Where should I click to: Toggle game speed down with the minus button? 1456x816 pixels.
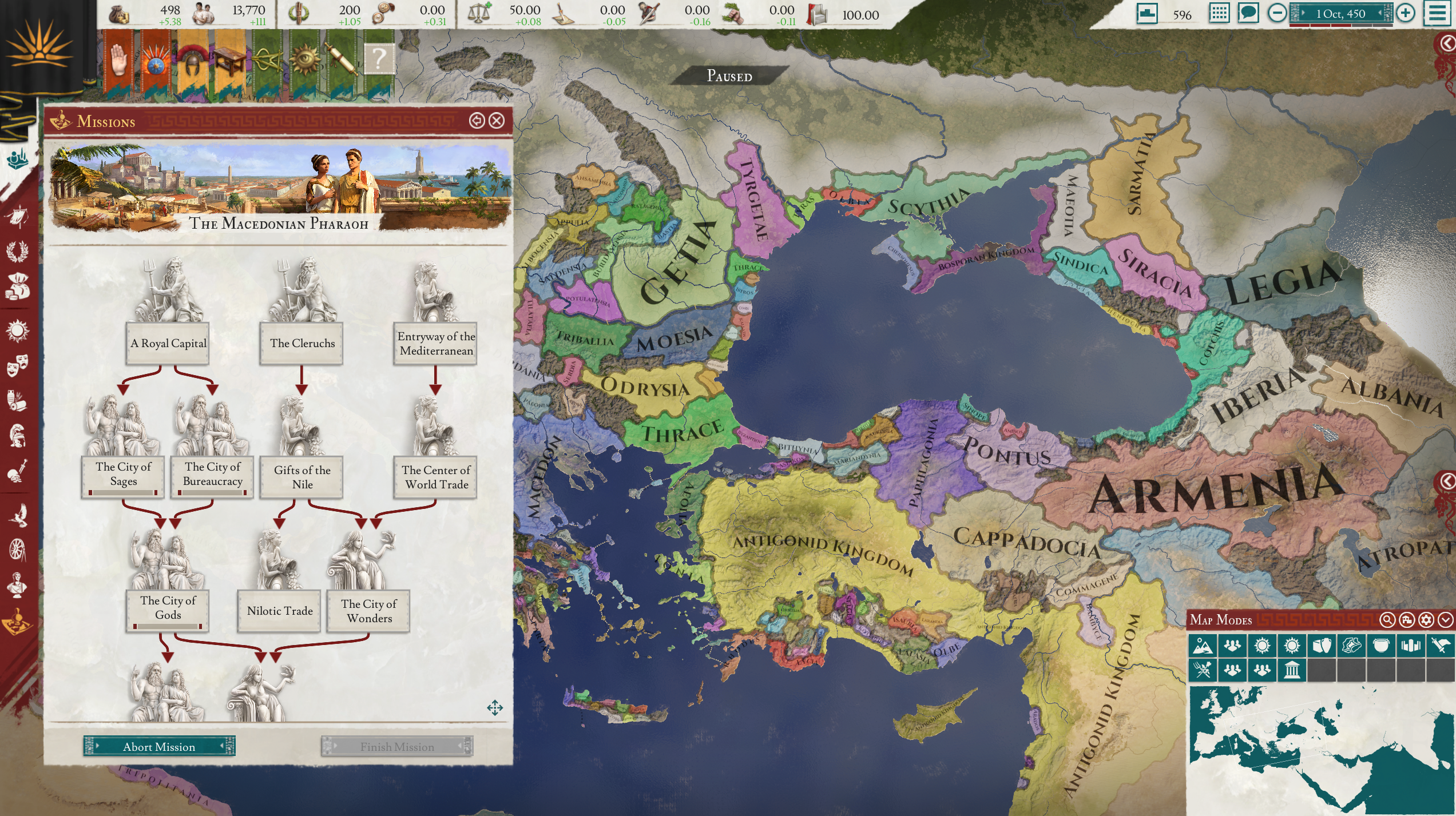pyautogui.click(x=1277, y=12)
